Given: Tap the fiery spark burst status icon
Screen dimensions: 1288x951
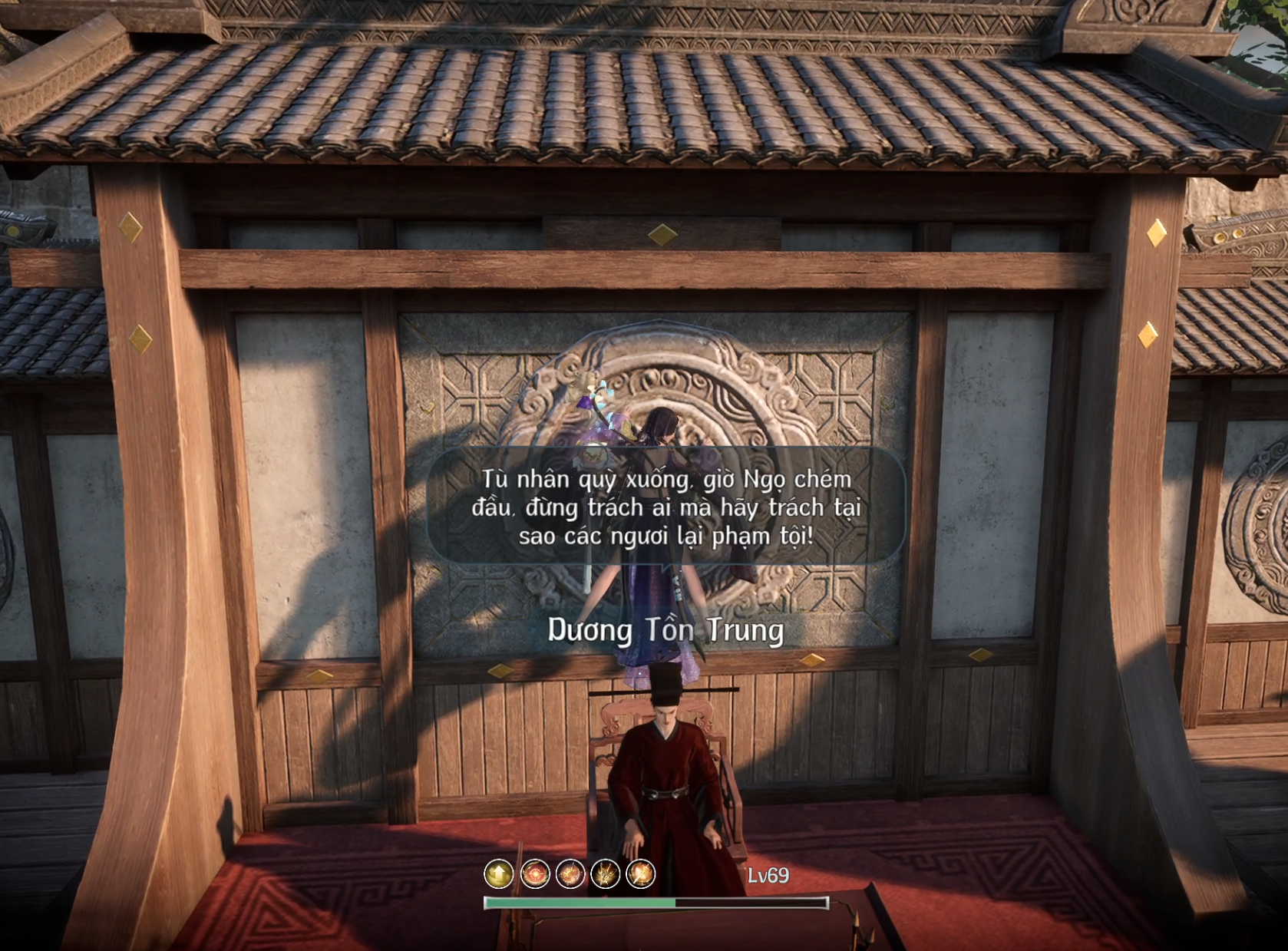Looking at the screenshot, I should (570, 873).
